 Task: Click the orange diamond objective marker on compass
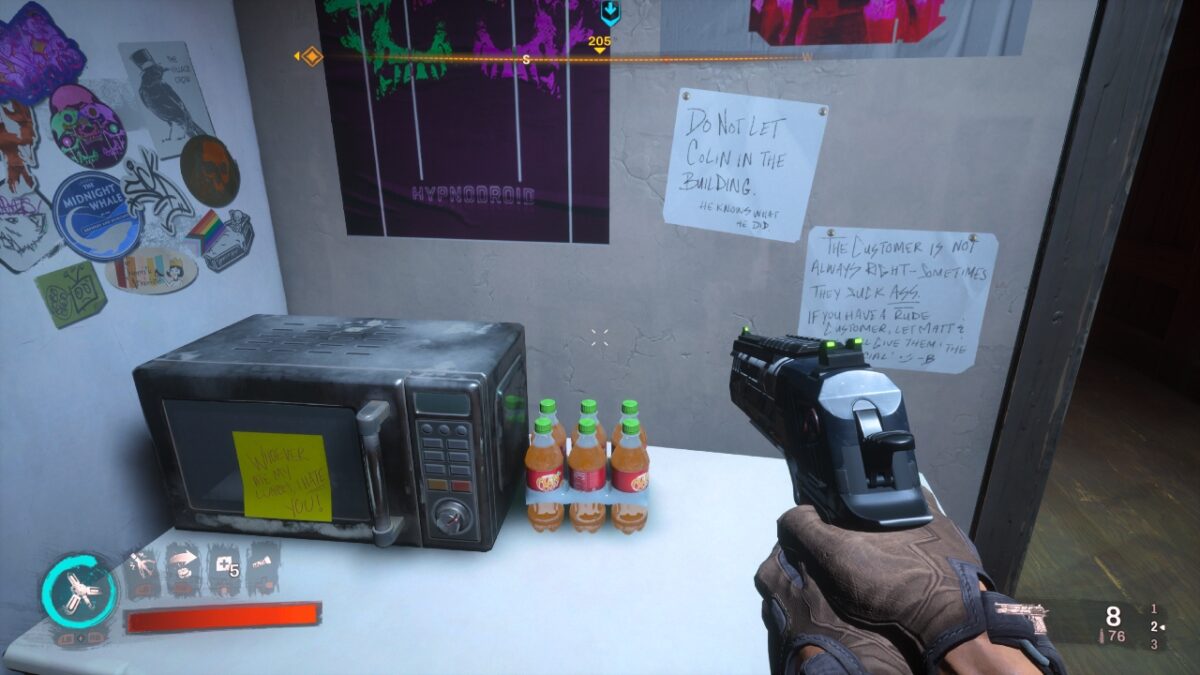pyautogui.click(x=311, y=56)
